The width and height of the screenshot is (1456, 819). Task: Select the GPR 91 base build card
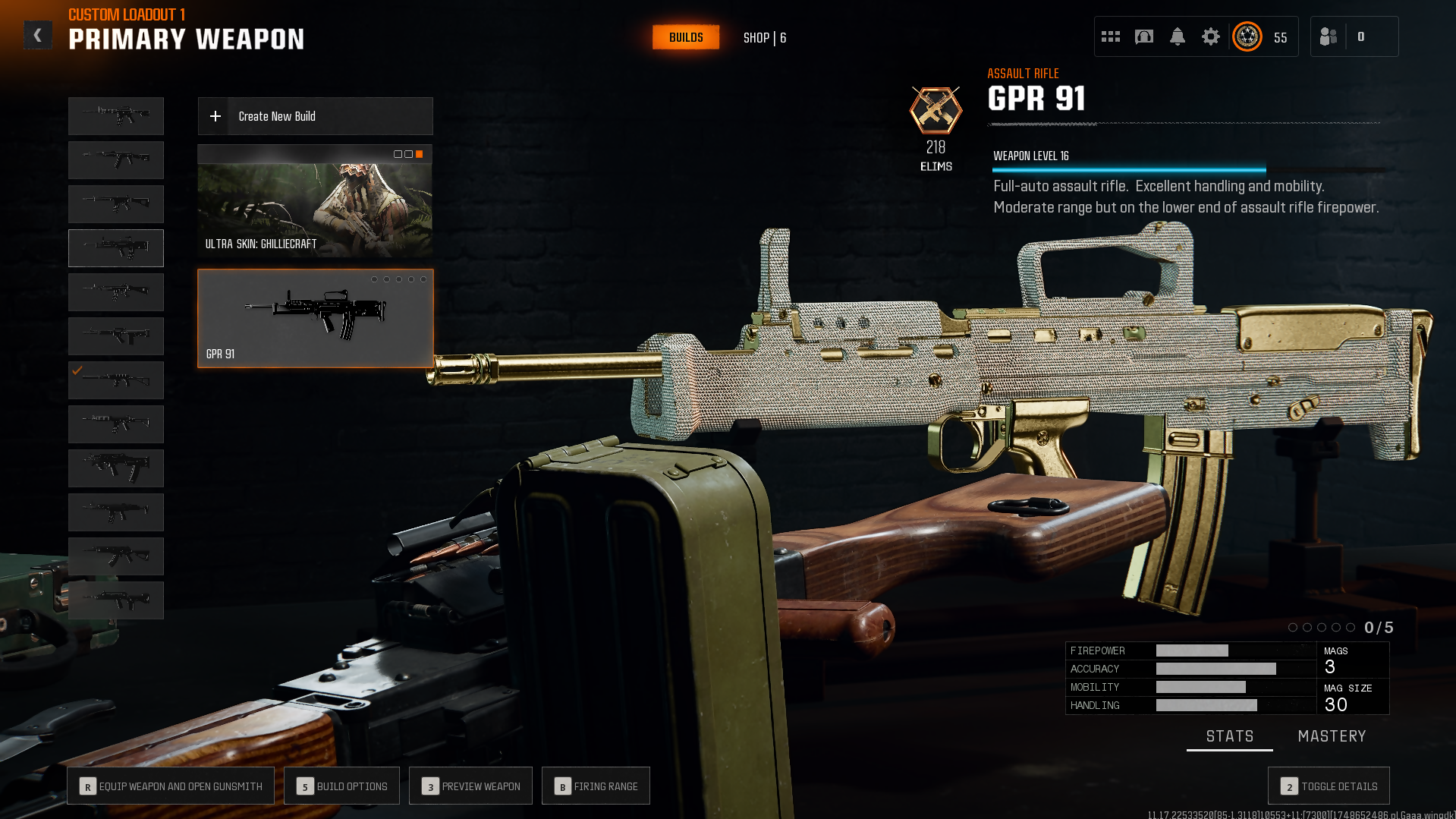(315, 319)
